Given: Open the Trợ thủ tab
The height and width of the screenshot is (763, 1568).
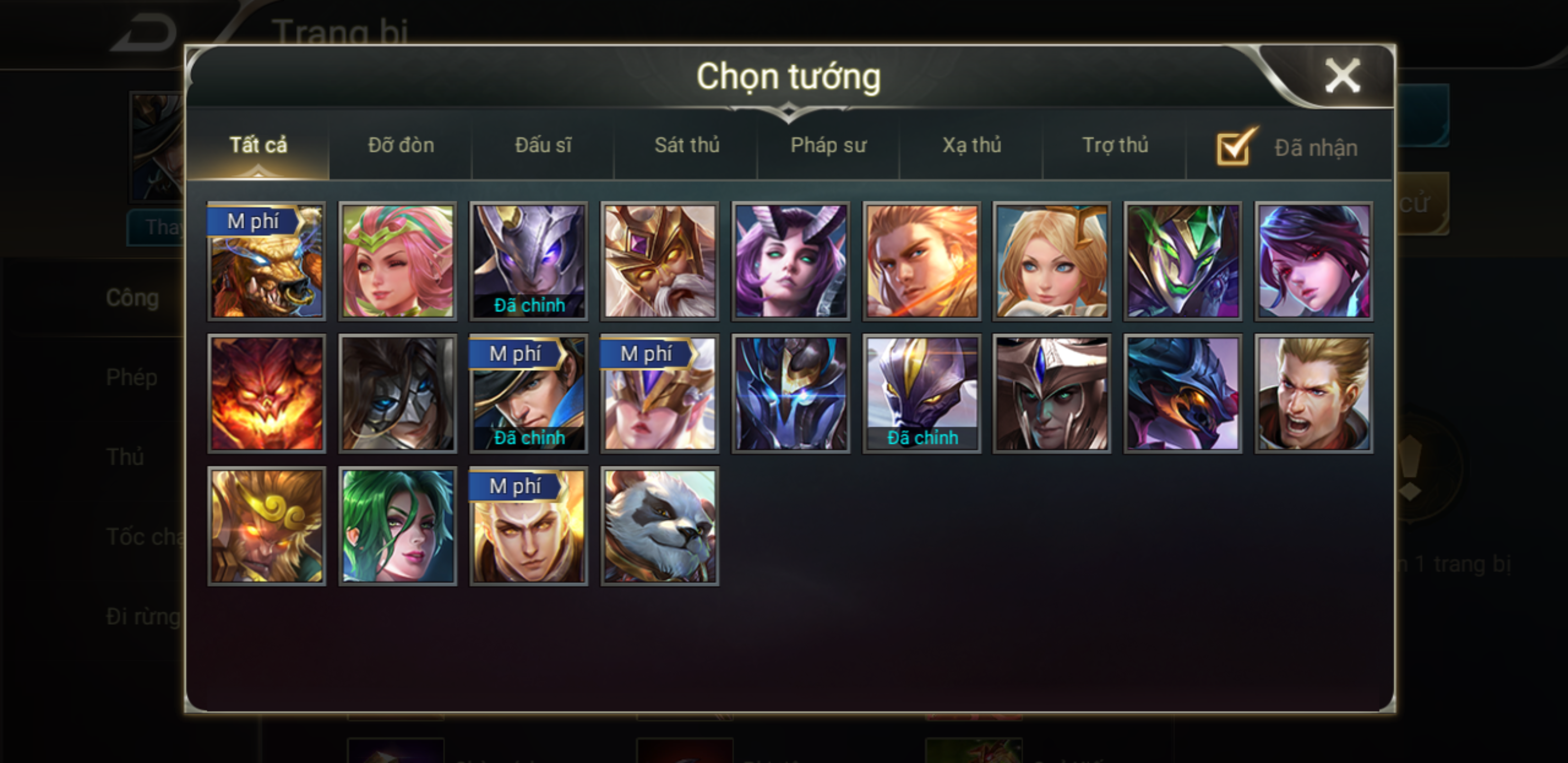Looking at the screenshot, I should point(1115,146).
